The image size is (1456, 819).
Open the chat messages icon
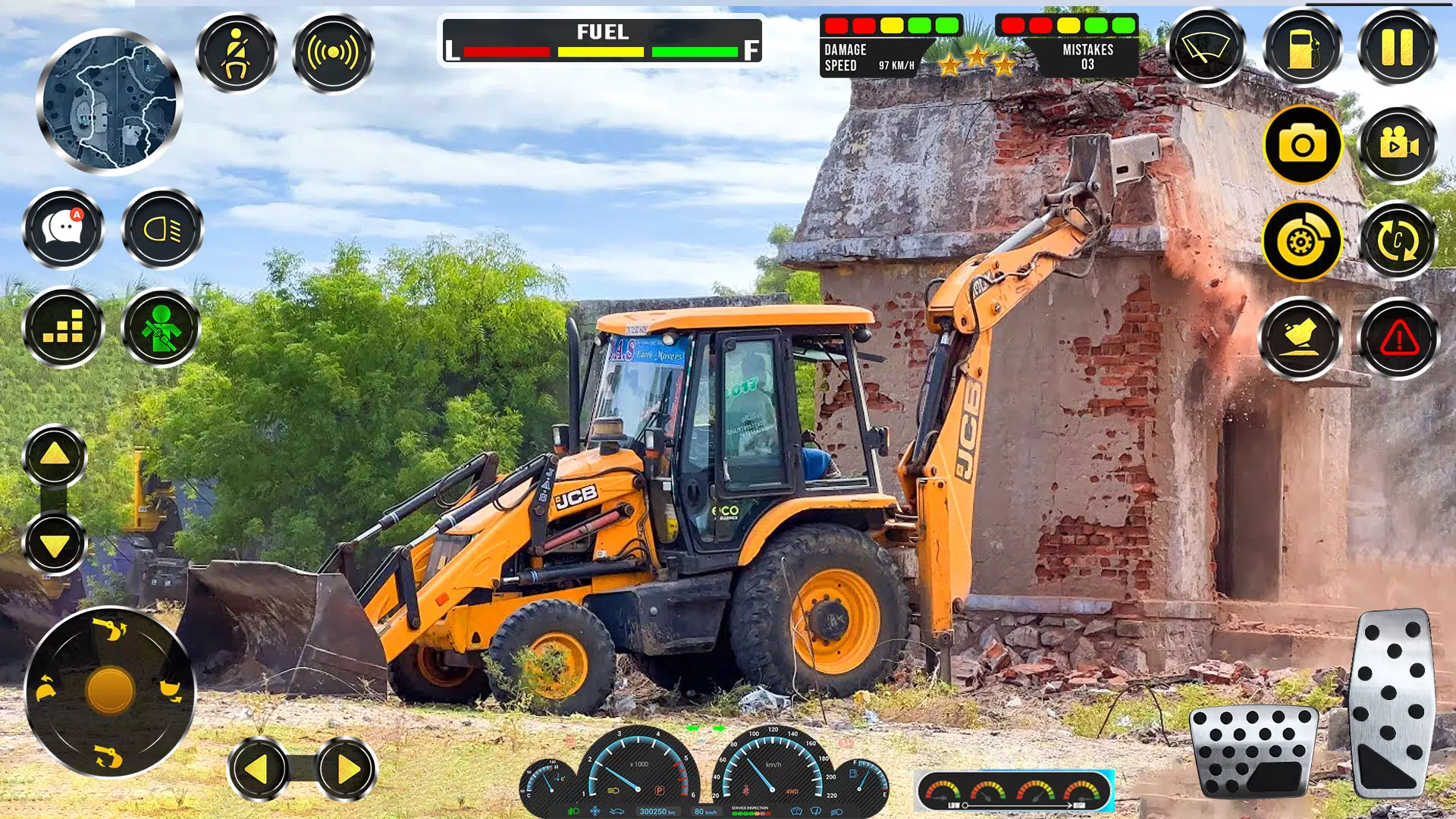64,229
